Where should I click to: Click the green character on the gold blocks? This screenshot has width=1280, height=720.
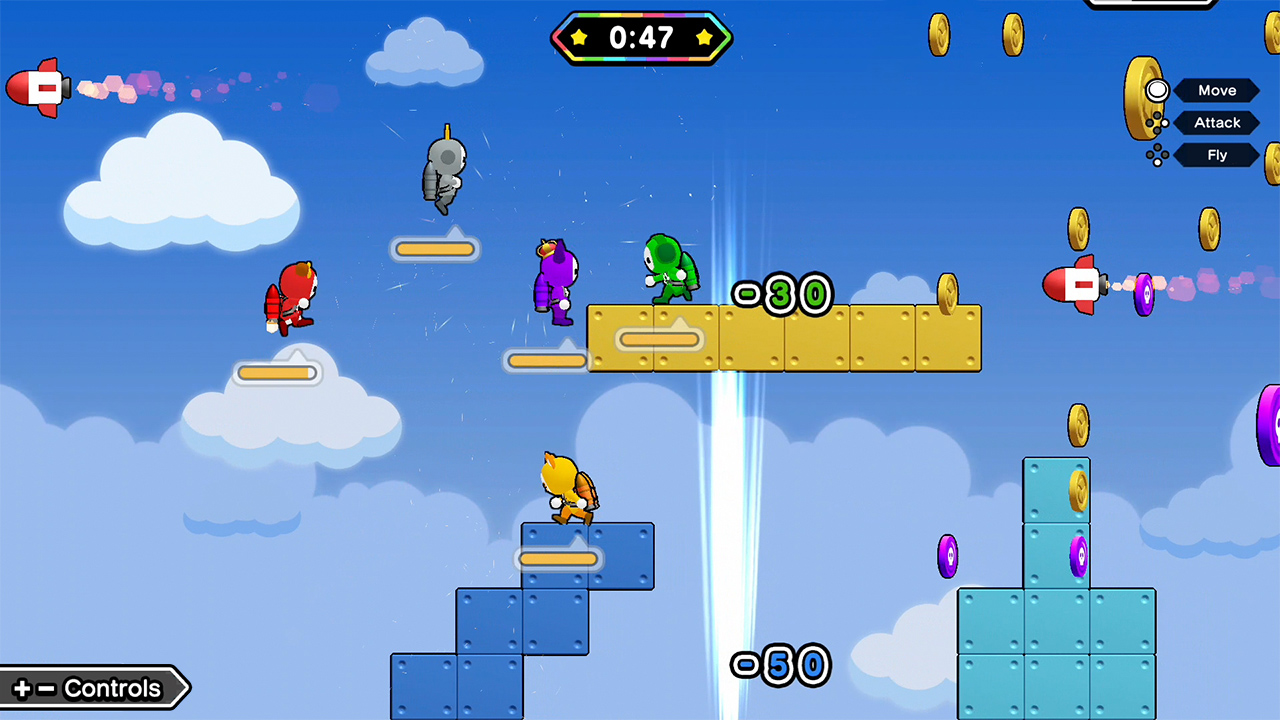point(670,270)
